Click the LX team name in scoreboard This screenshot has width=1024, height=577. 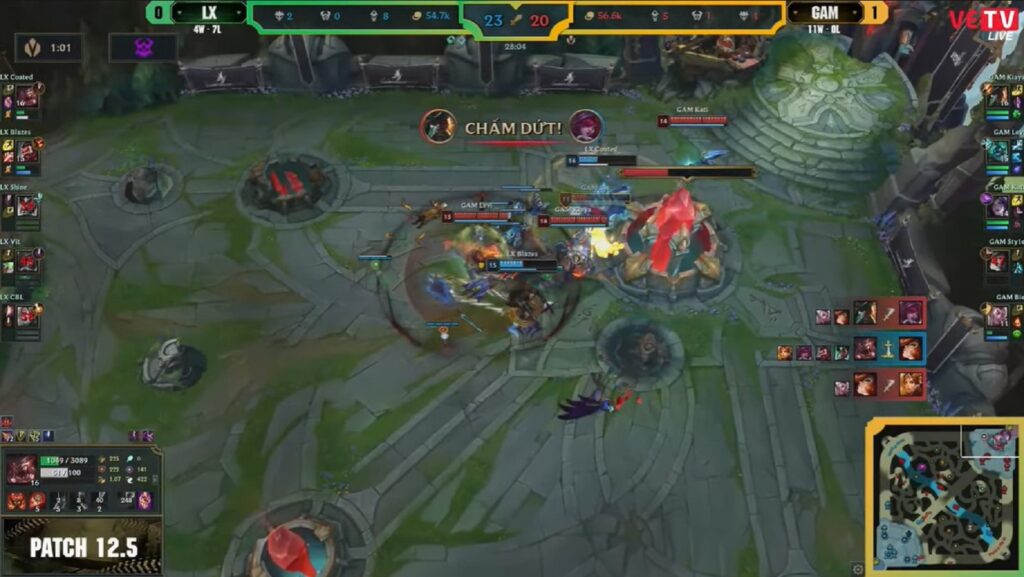pyautogui.click(x=209, y=13)
